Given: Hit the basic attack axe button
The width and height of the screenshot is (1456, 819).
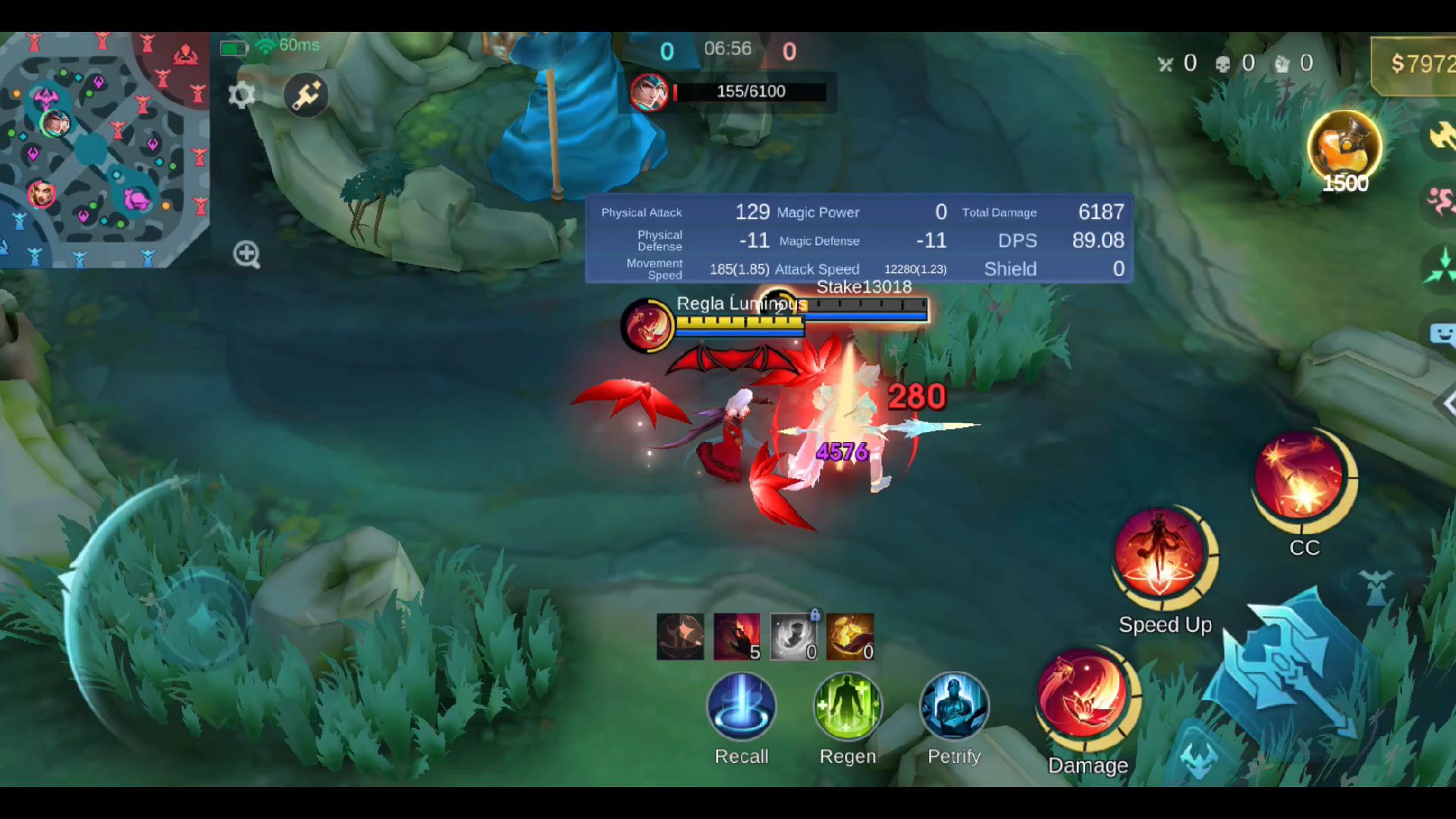Looking at the screenshot, I should pyautogui.click(x=1289, y=667).
